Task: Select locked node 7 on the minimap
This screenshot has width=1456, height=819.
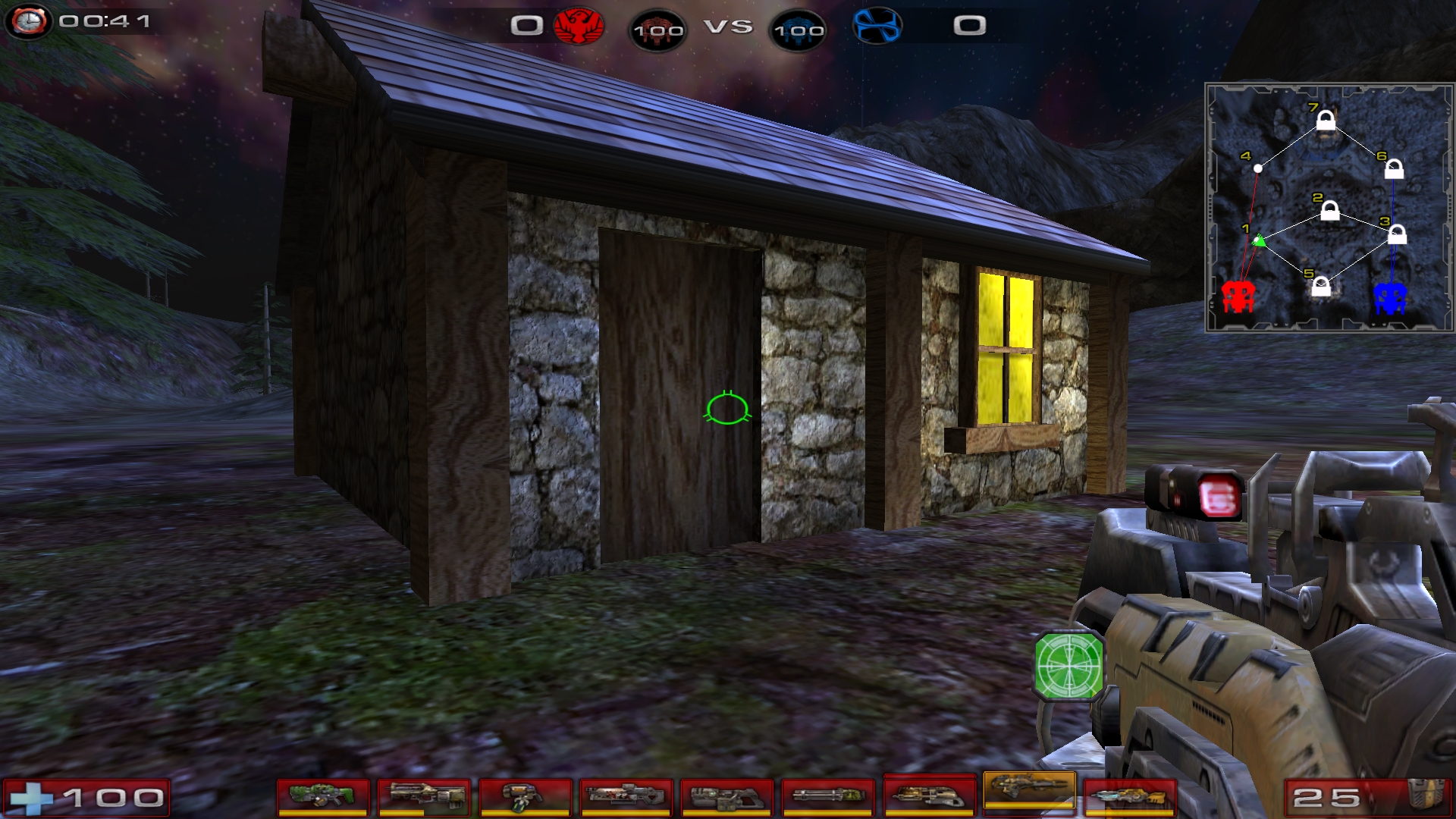Action: point(1326,121)
